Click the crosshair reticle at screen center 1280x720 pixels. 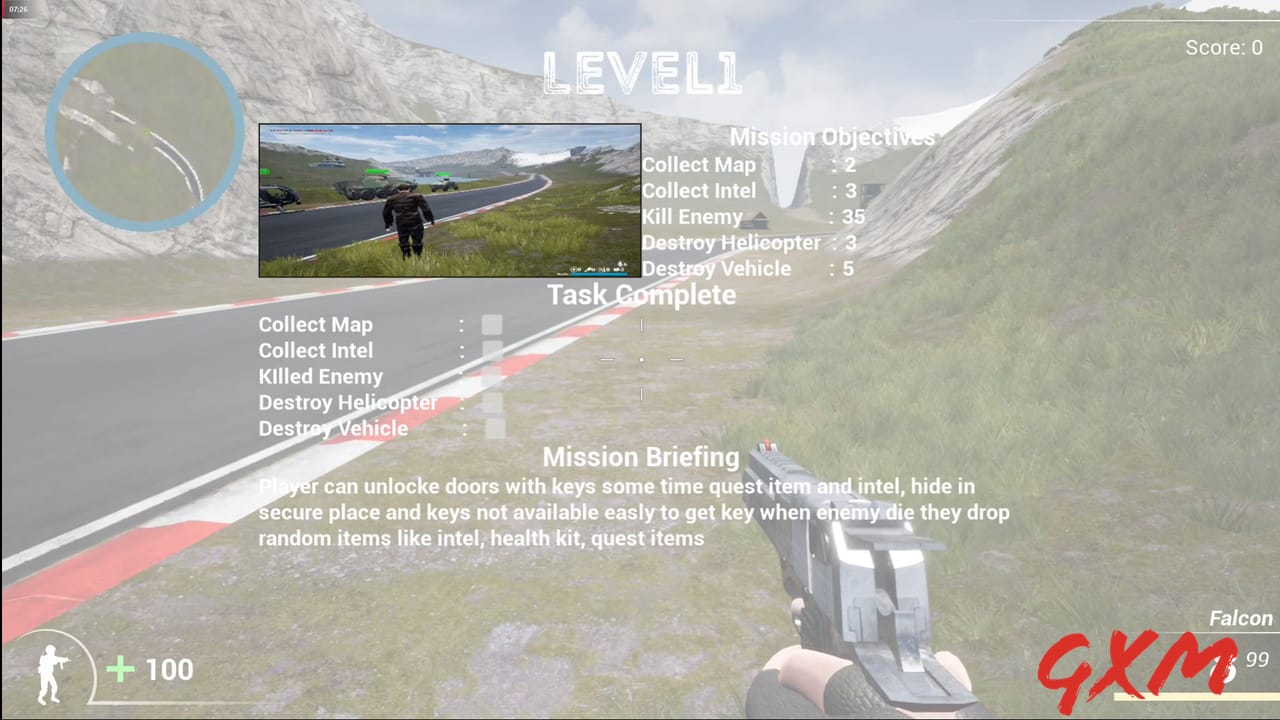pos(640,360)
